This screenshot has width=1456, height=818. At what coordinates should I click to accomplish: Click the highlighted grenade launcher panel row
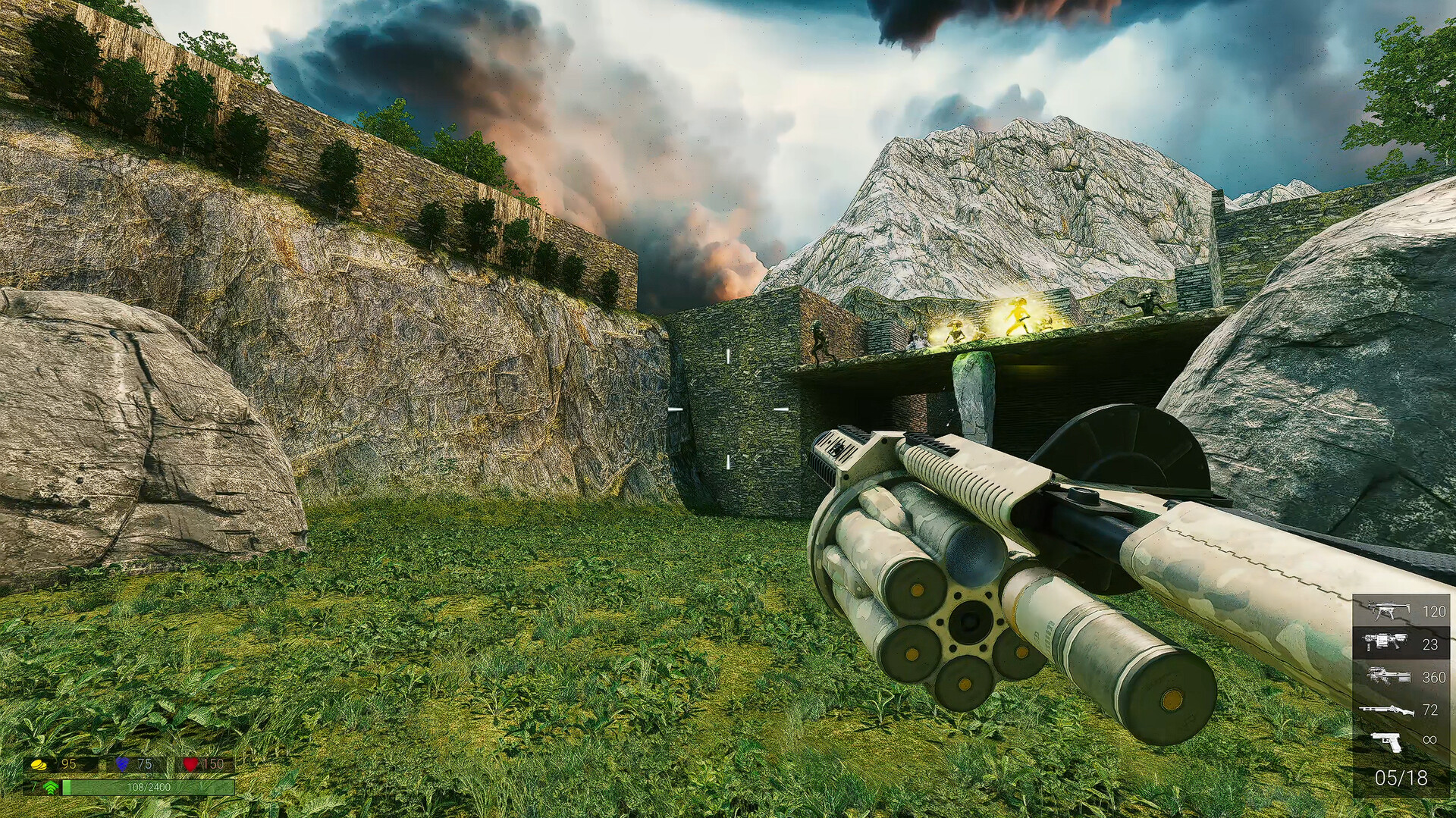point(1403,643)
